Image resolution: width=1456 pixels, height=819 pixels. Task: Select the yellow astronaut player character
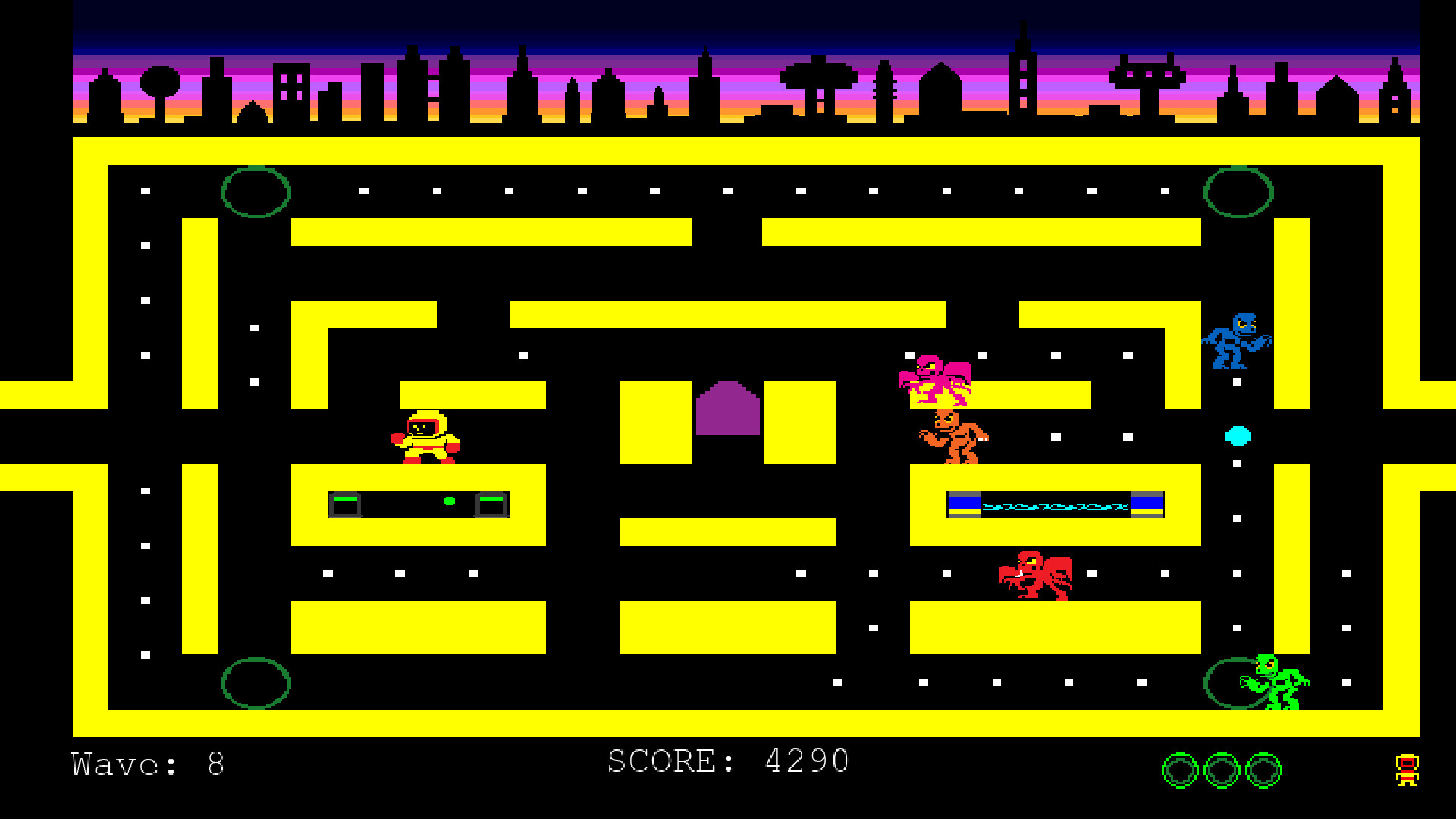click(426, 436)
